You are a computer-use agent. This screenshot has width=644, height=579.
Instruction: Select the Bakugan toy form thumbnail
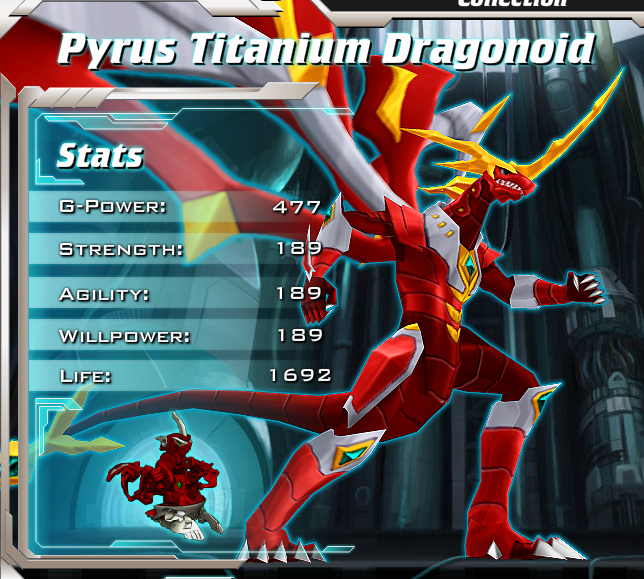(170, 472)
